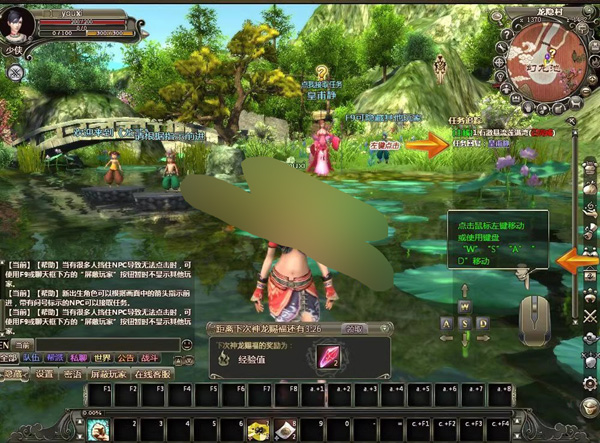The image size is (600, 443).
Task: Show the 公告 announcement tab
Action: click(125, 357)
